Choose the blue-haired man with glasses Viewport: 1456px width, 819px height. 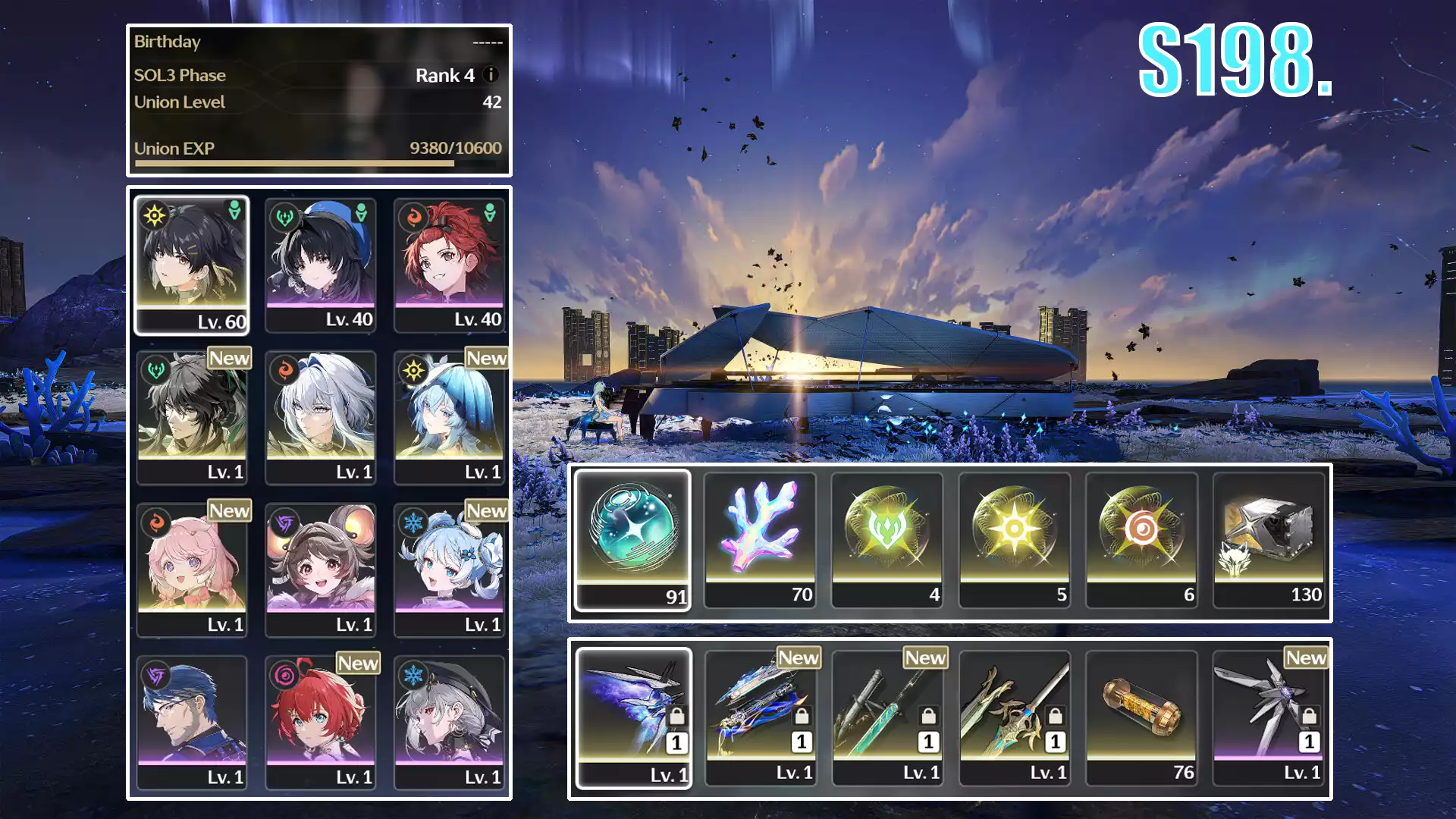click(x=192, y=722)
